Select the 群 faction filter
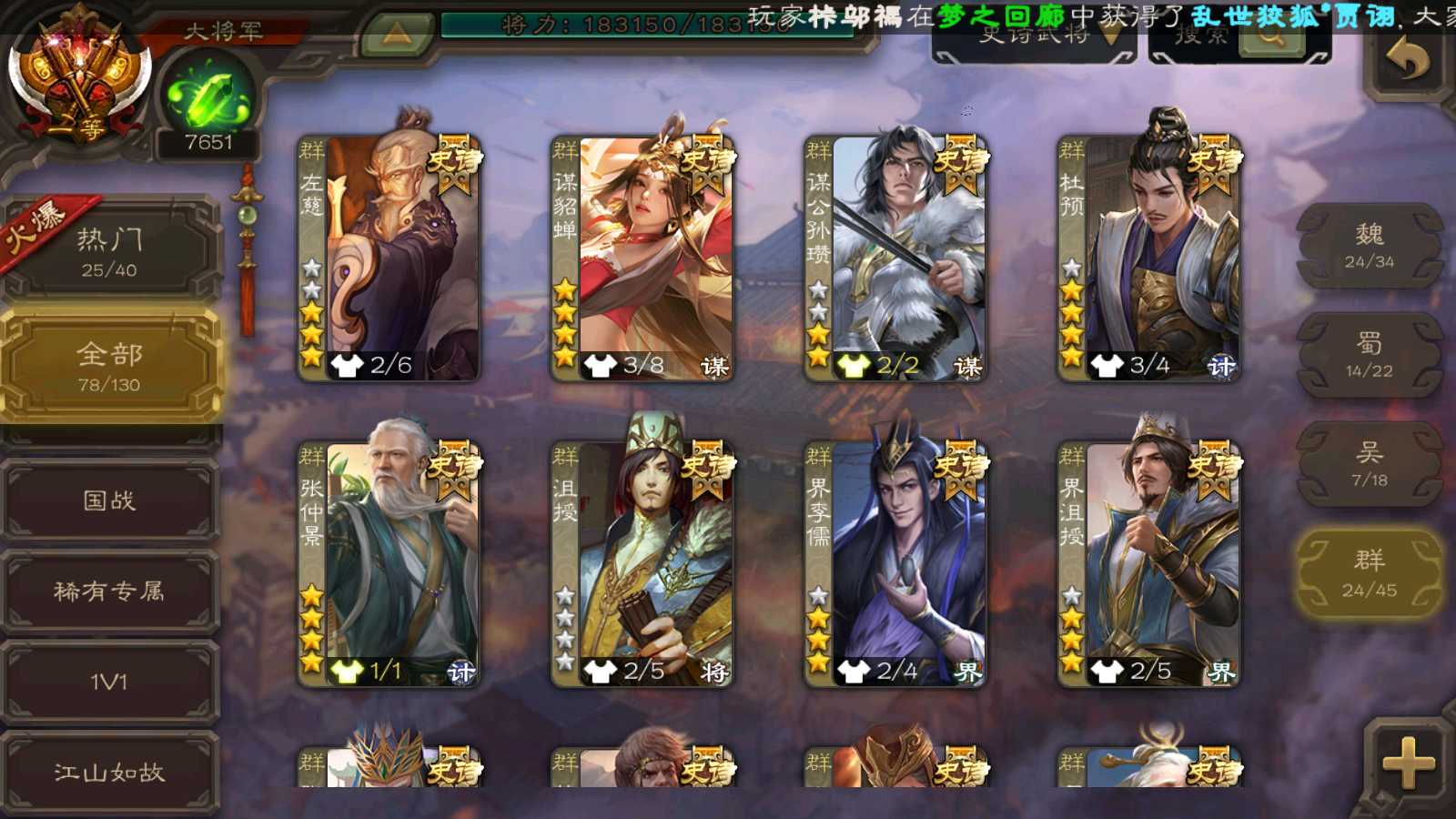 coord(1369,573)
